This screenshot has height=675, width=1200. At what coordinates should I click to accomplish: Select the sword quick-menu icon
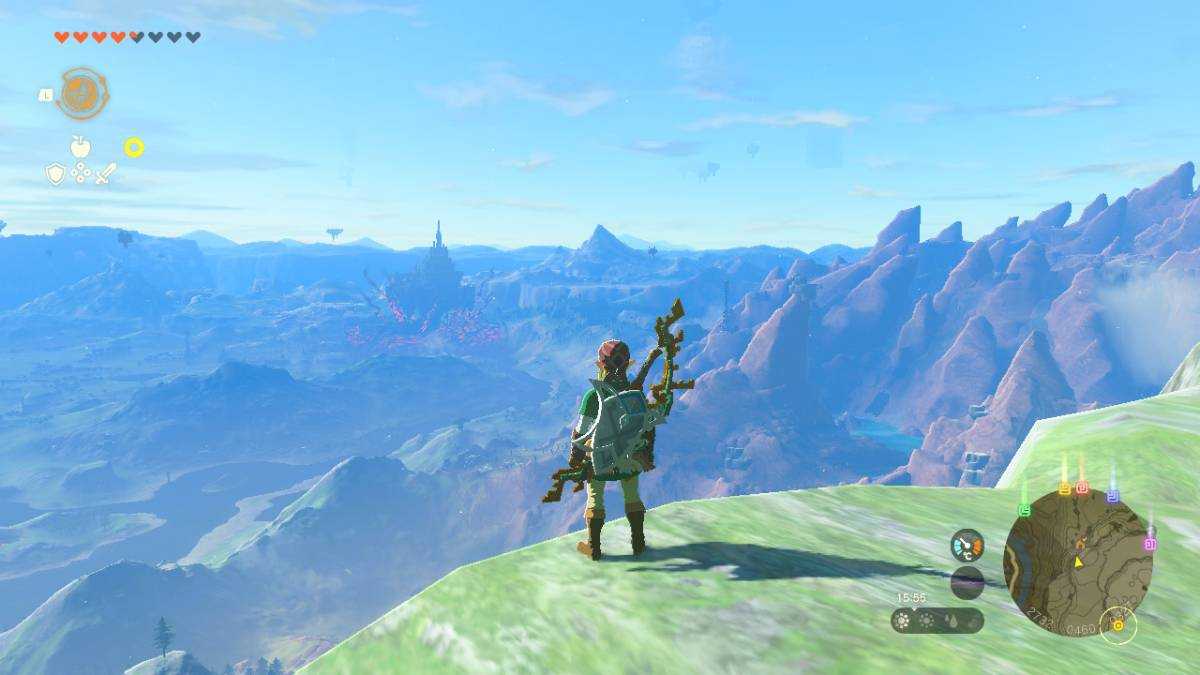tap(105, 174)
